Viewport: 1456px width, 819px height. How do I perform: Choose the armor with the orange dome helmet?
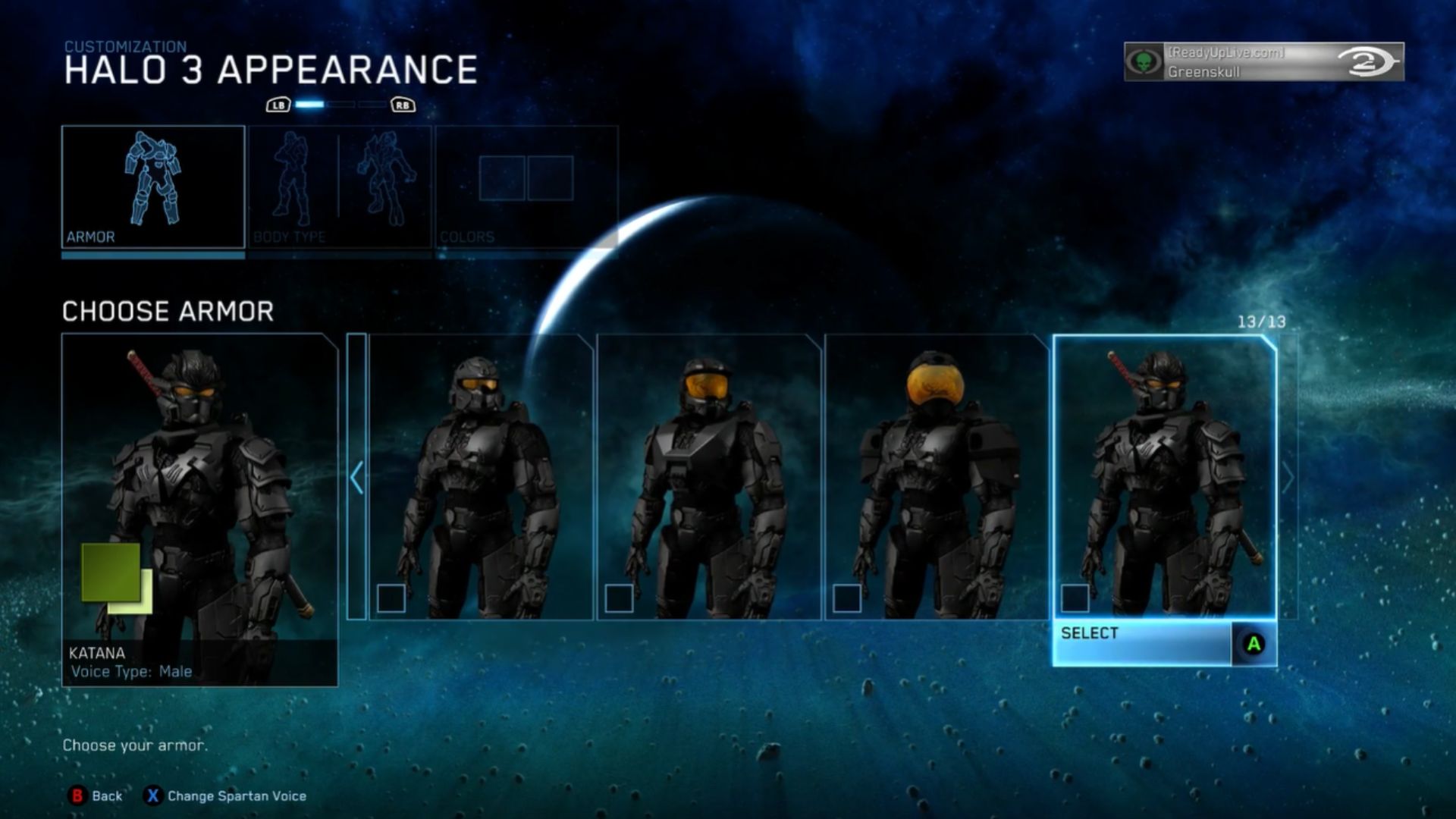click(x=937, y=477)
